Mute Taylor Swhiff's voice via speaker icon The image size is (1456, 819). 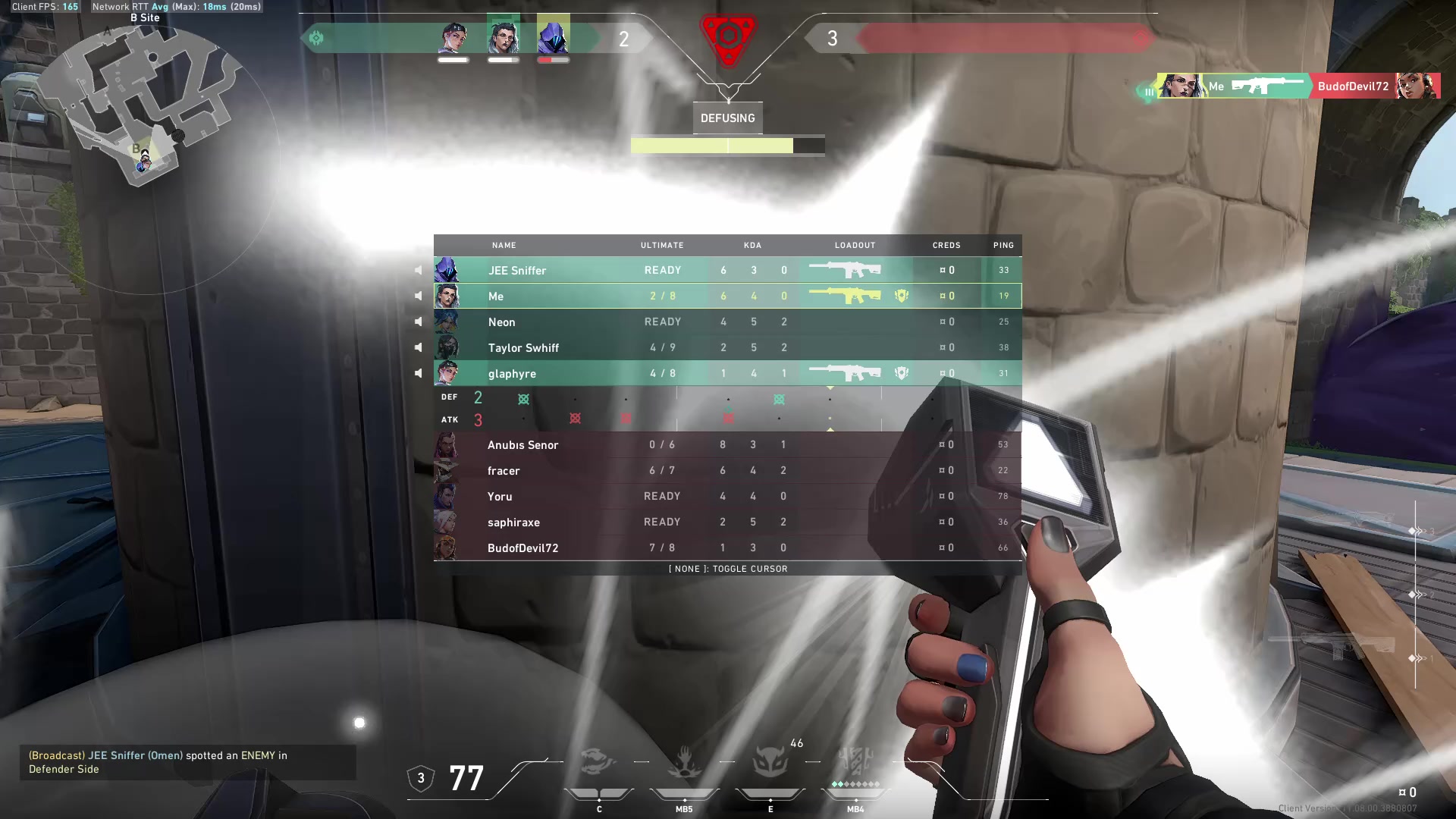tap(418, 347)
